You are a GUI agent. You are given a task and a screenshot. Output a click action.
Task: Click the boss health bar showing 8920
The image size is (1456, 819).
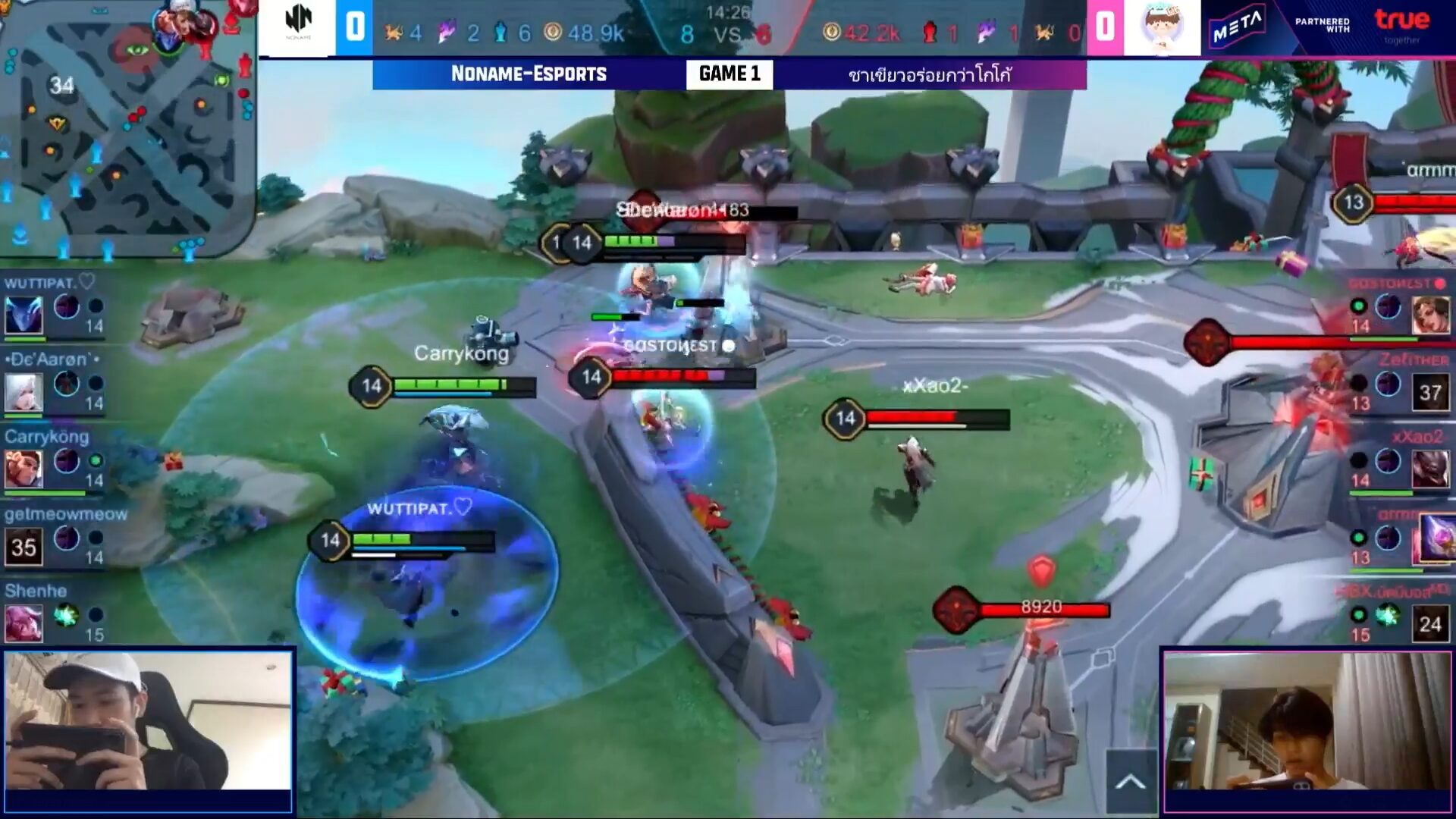1044,607
